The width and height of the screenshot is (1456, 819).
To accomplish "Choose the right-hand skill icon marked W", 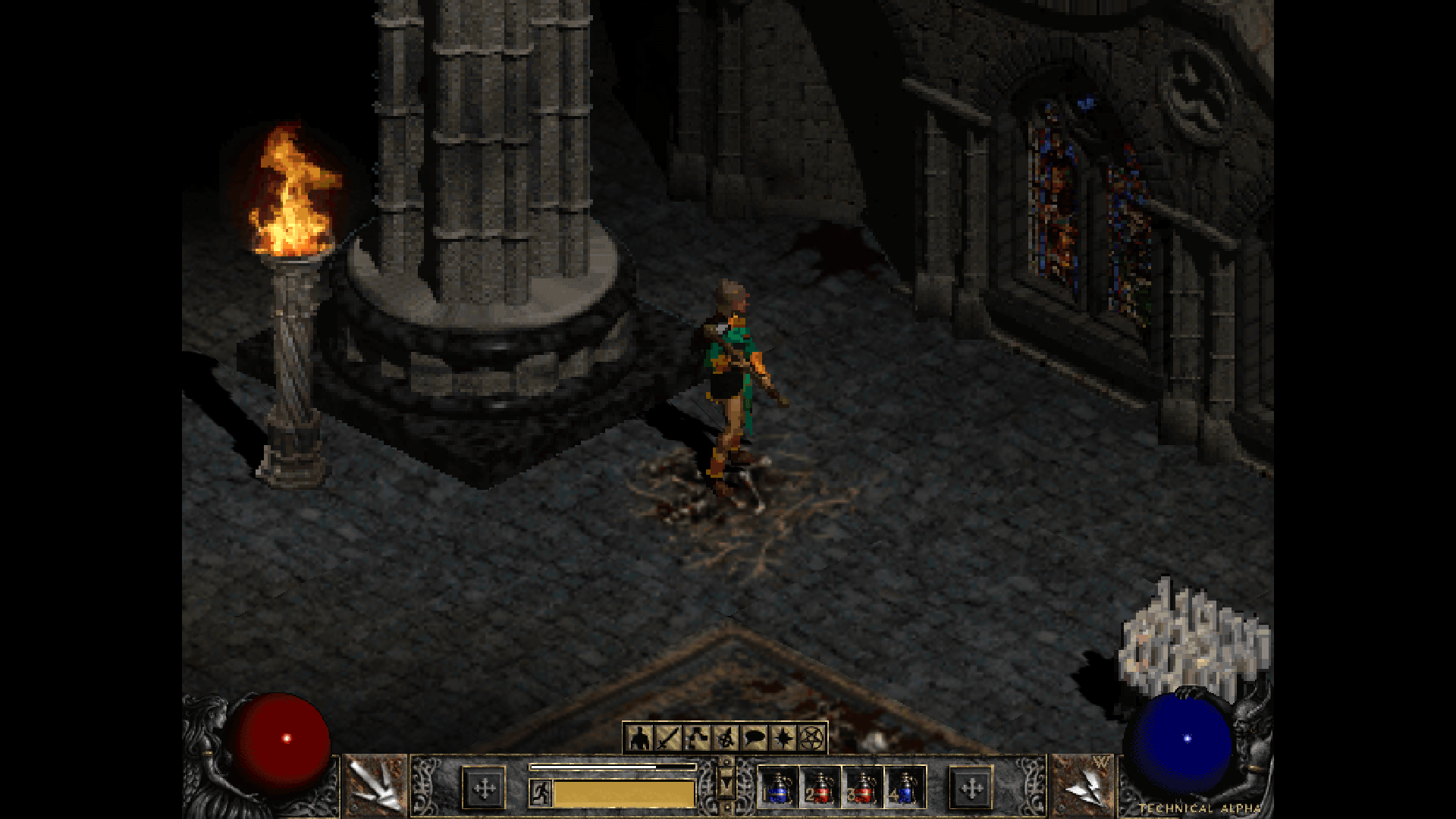I will pos(1083,786).
